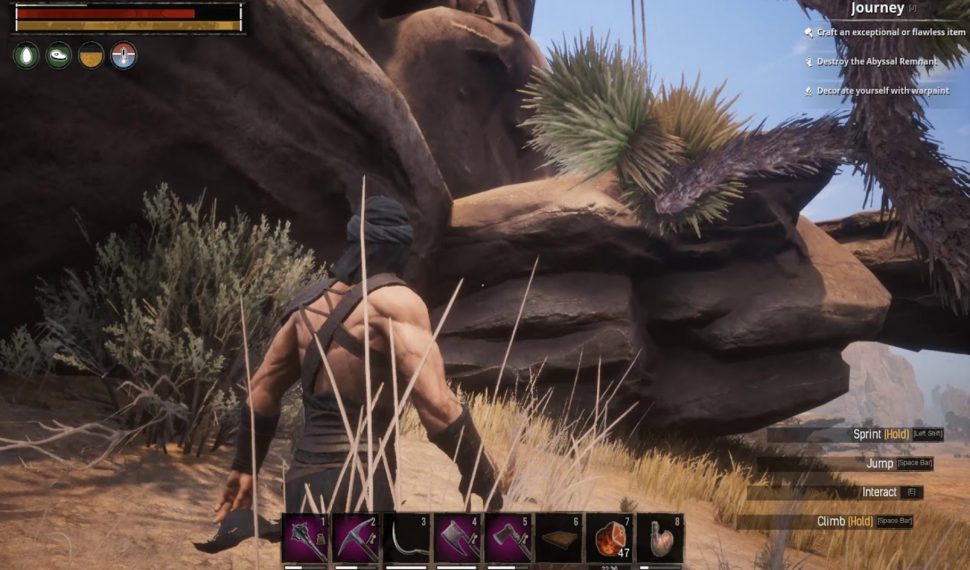Select the spiked mace in hotbar slot 1
Viewport: 970px width, 570px height.
306,538
